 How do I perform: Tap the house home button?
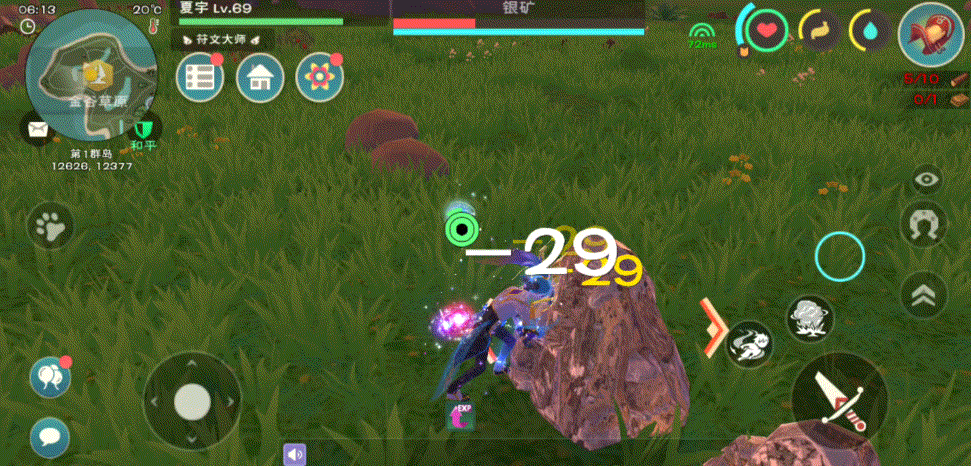260,77
